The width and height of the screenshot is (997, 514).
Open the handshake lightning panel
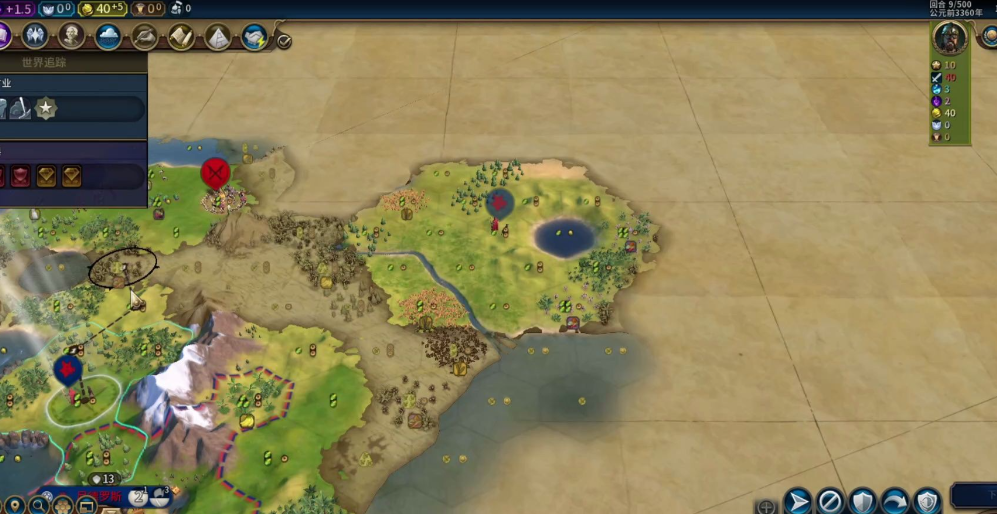pyautogui.click(x=254, y=37)
